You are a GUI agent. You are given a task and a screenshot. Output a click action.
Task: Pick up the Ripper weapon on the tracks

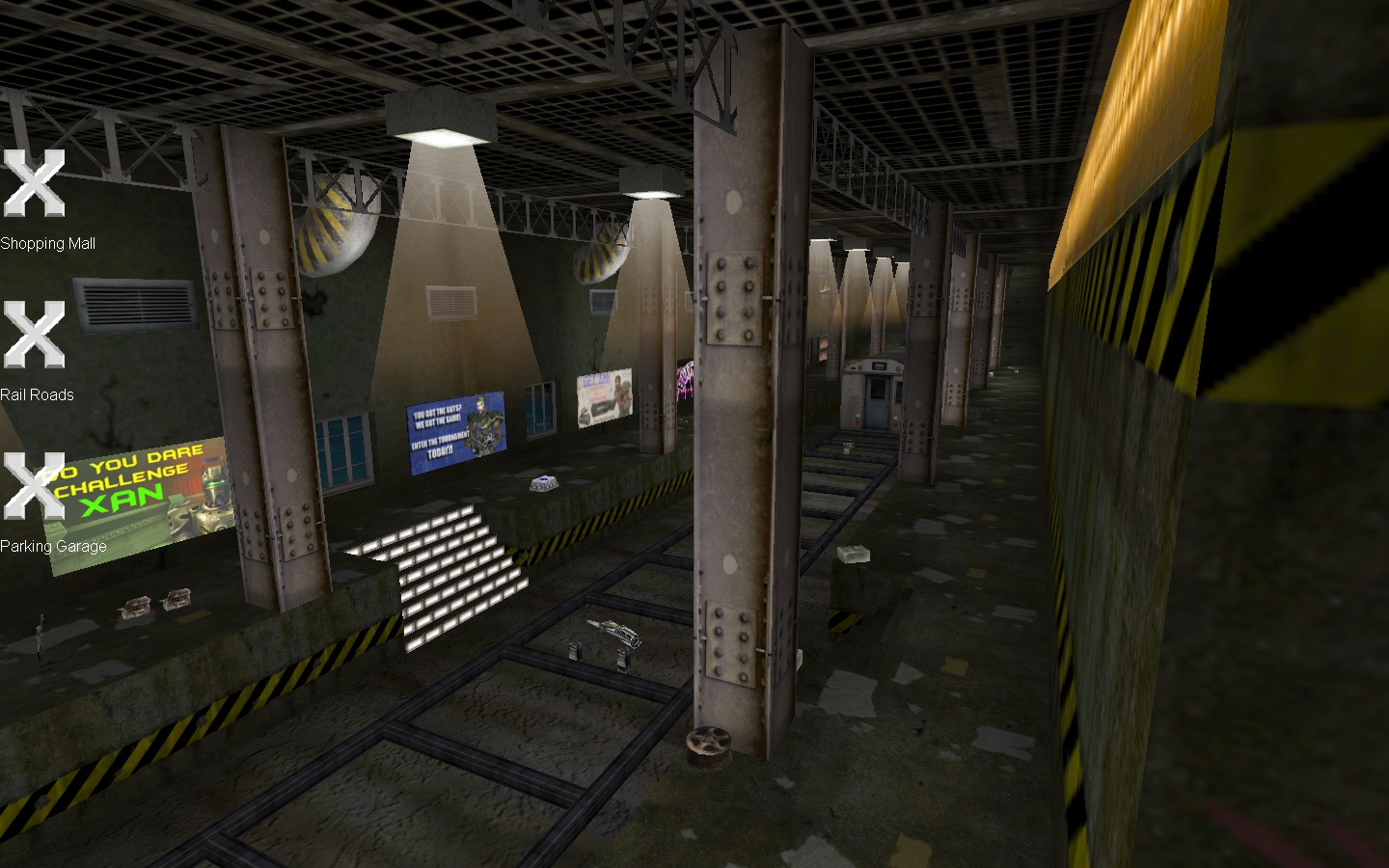(x=613, y=634)
